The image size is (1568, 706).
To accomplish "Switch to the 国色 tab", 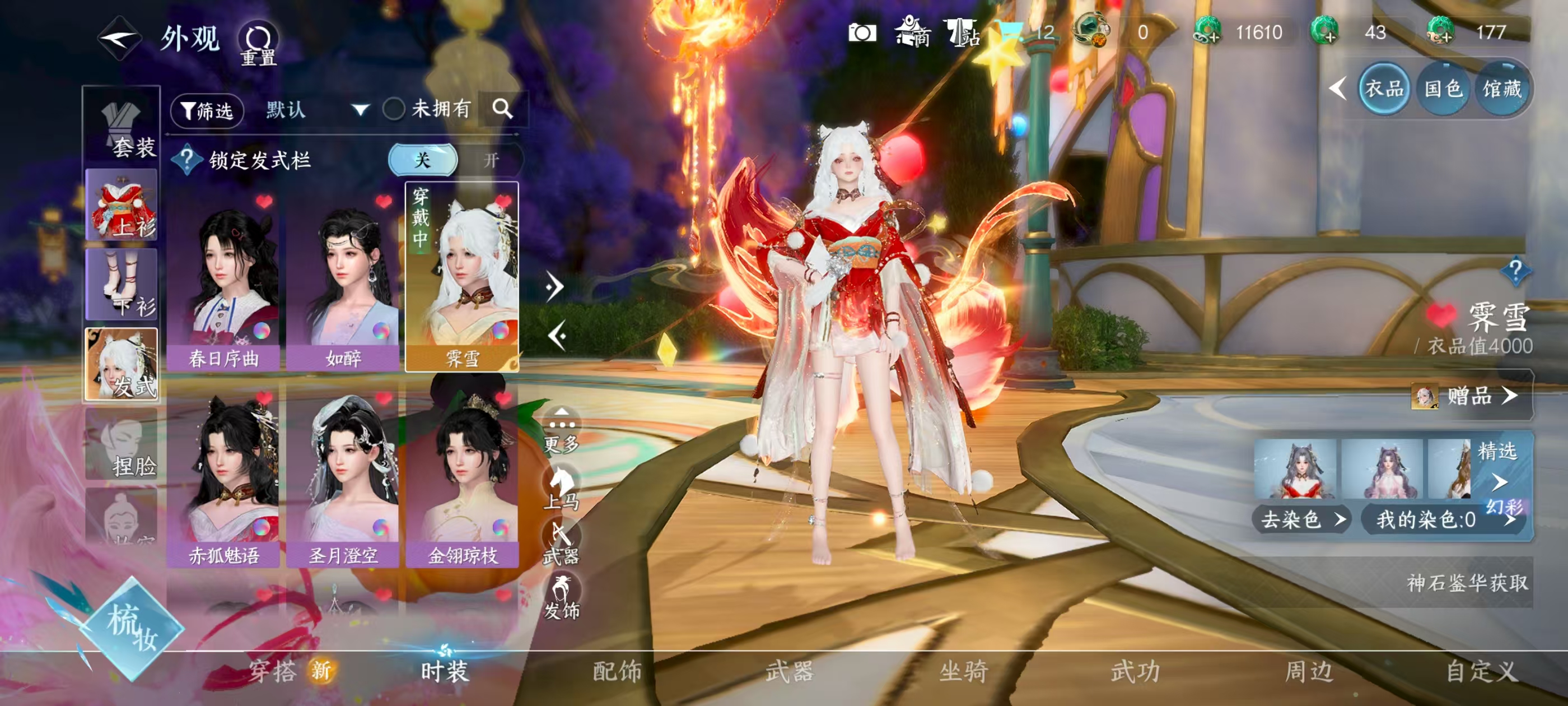I will [1443, 90].
